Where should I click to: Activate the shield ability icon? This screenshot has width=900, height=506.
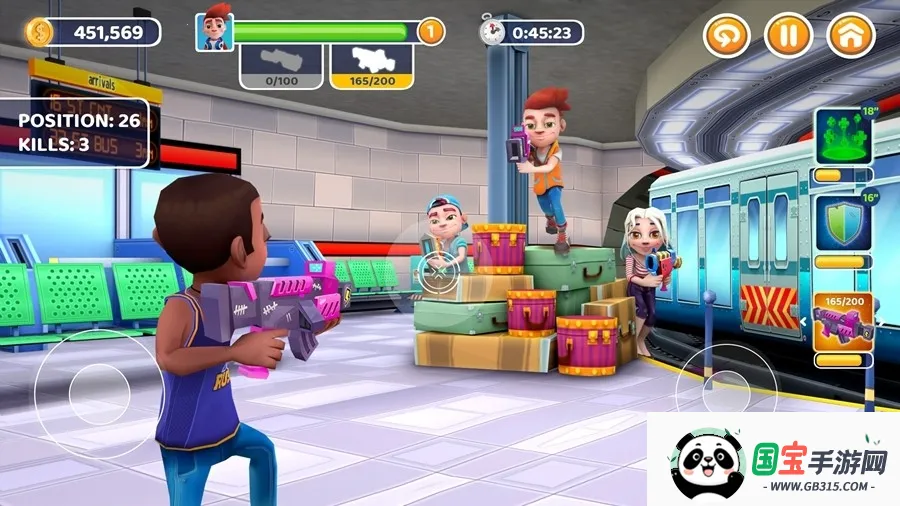[844, 225]
